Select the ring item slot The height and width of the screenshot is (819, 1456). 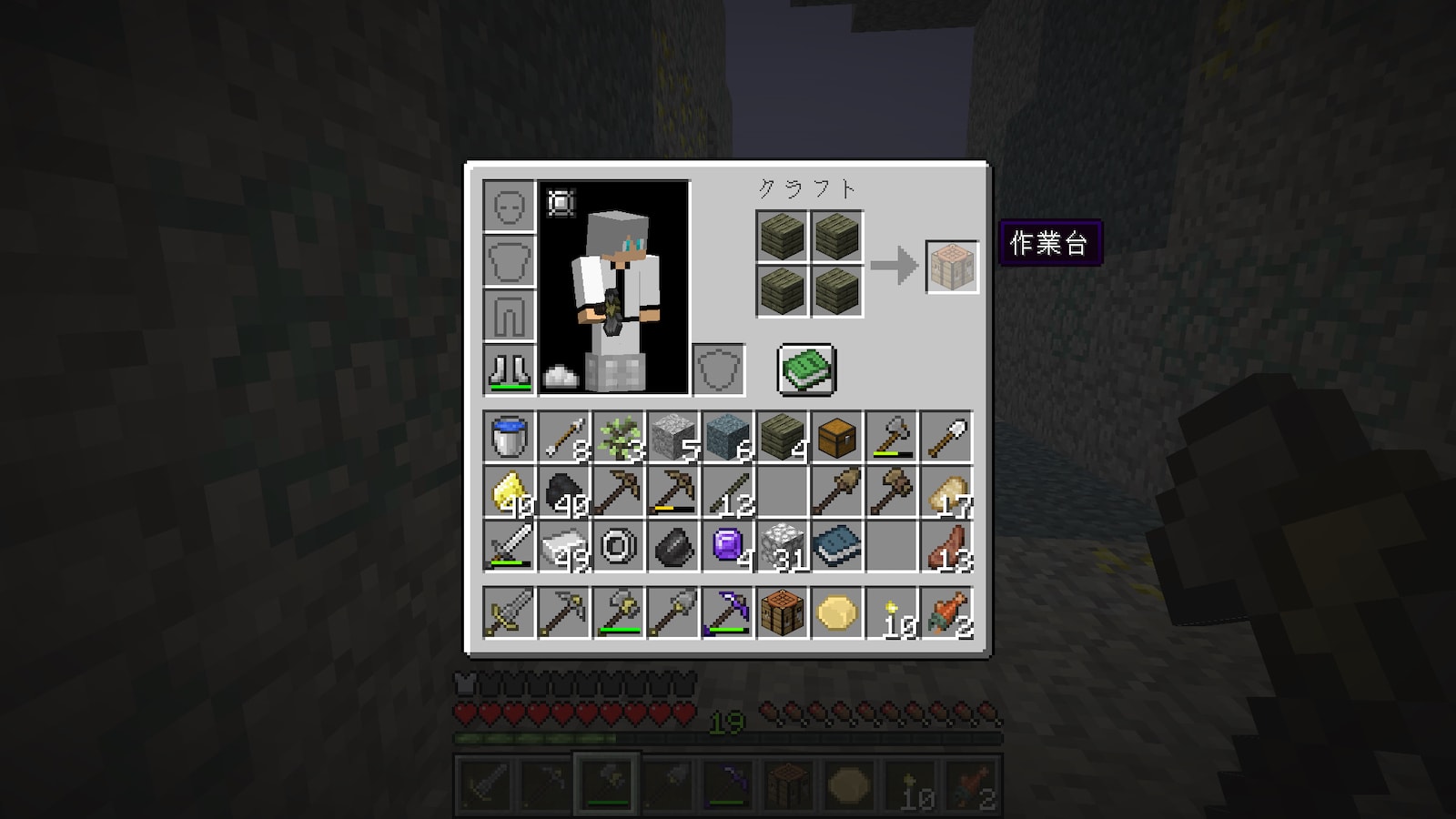pos(619,547)
